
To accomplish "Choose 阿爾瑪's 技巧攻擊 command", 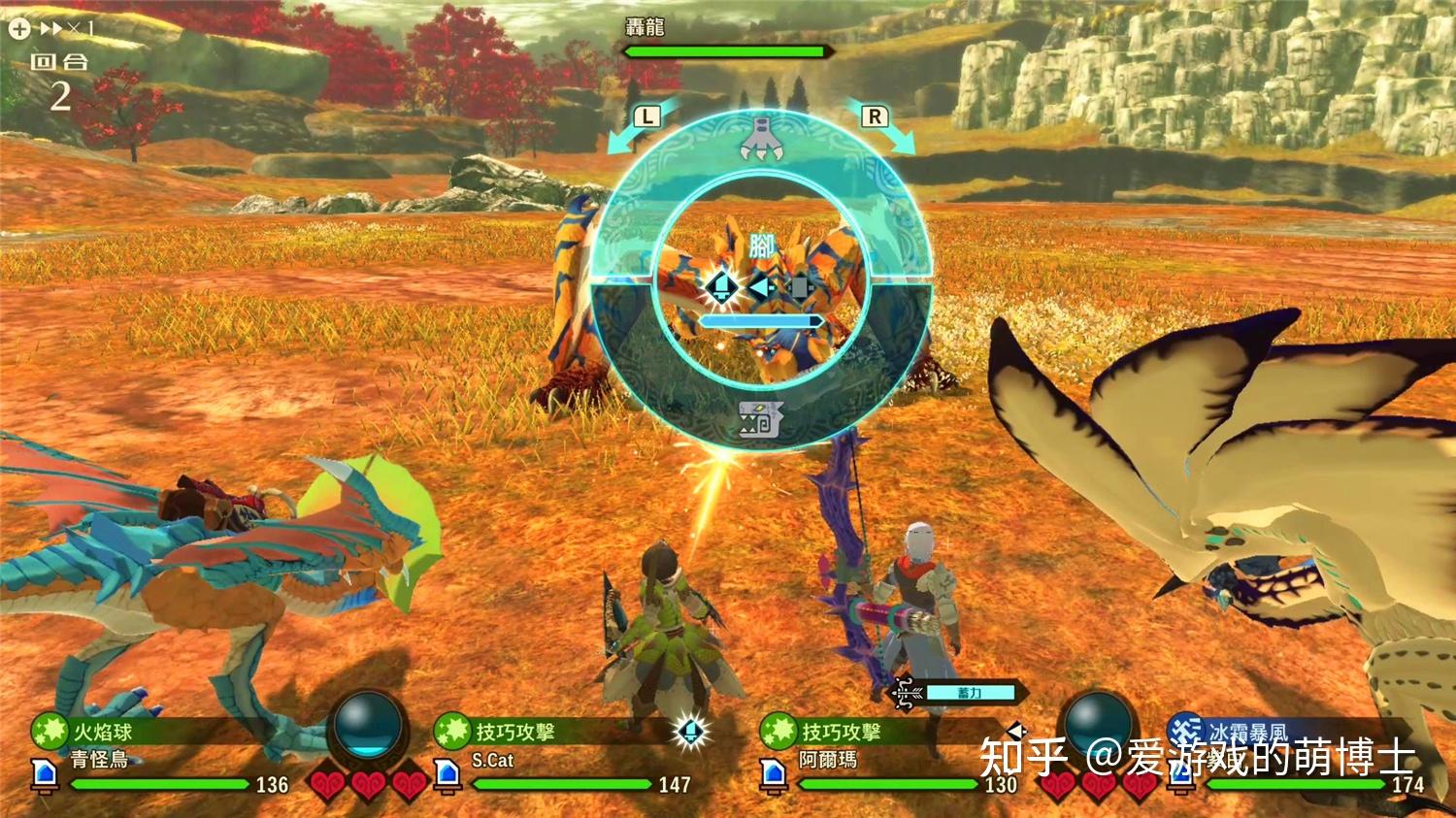I will click(x=841, y=732).
